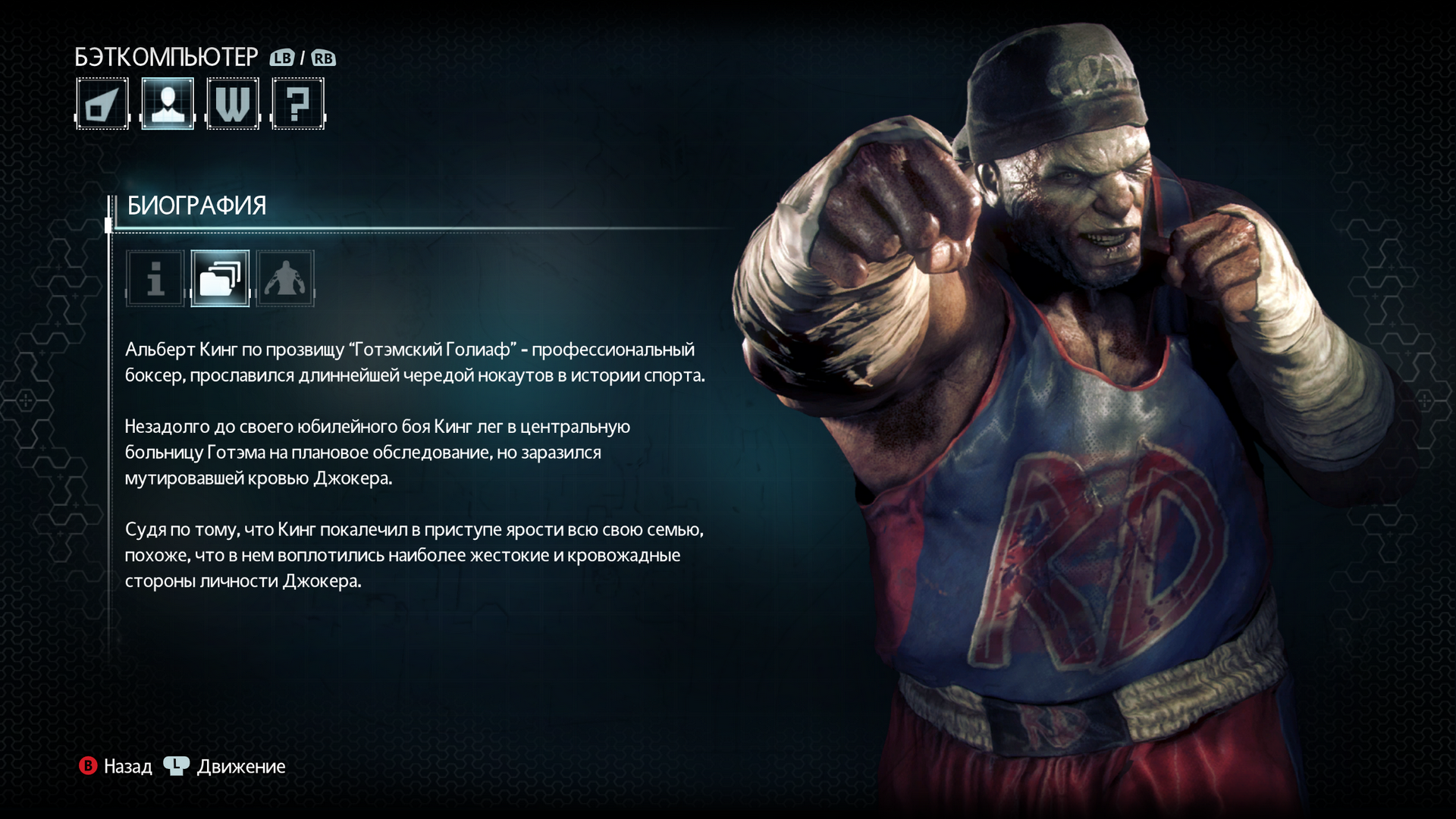1456x819 pixels.
Task: Select the character profiles tab
Action: (168, 104)
